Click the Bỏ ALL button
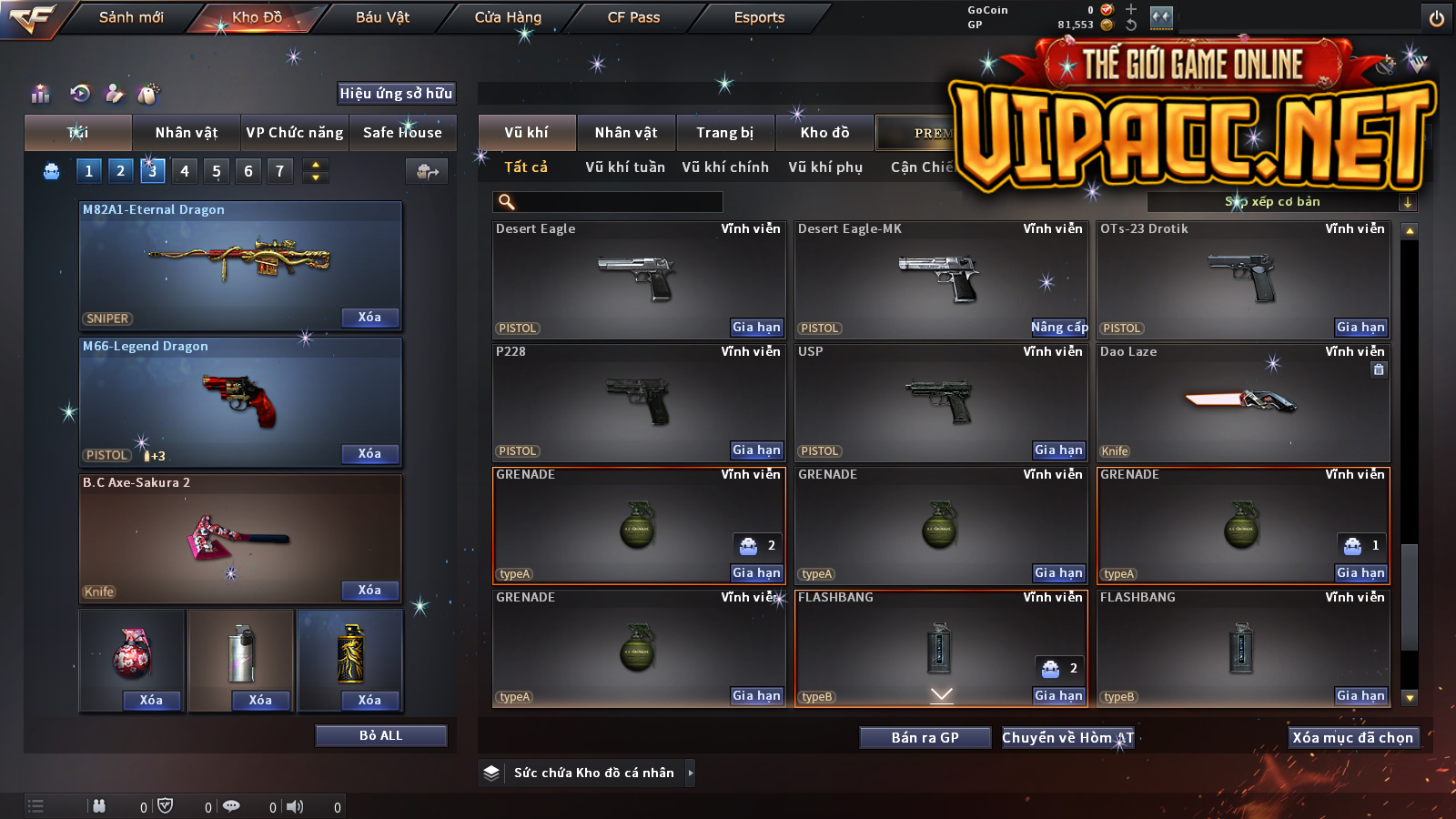Viewport: 1456px width, 819px height. (x=380, y=735)
